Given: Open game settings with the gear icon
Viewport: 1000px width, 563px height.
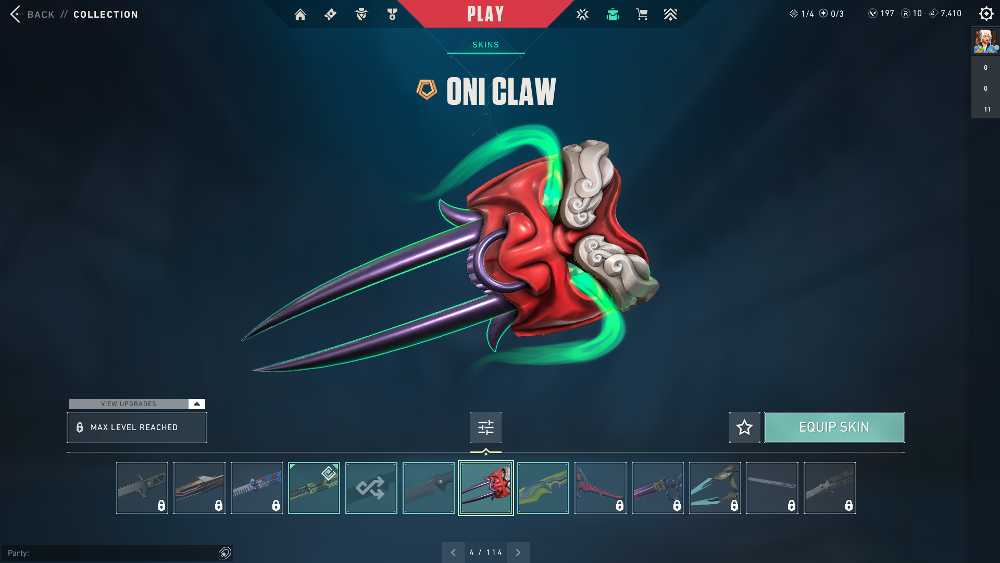Looking at the screenshot, I should point(986,14).
